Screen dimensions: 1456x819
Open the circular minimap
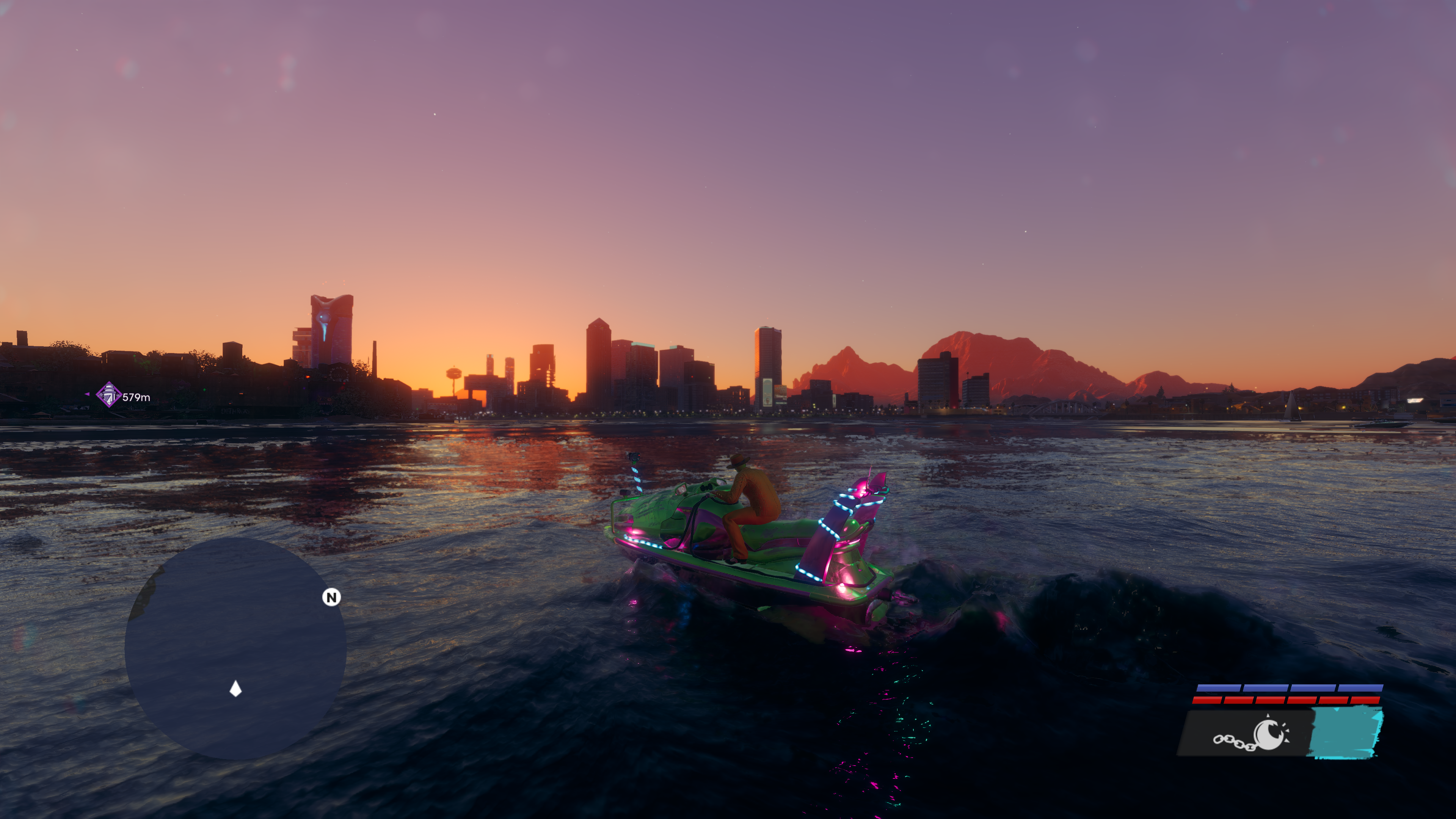click(x=235, y=648)
